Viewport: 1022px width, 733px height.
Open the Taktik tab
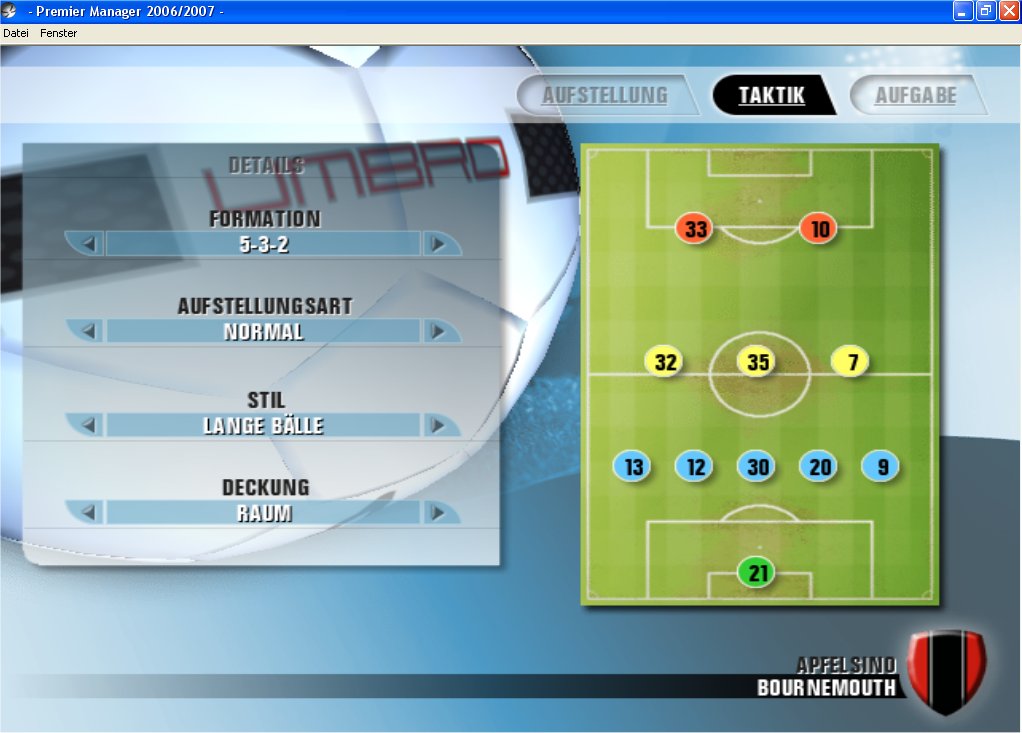tap(771, 96)
